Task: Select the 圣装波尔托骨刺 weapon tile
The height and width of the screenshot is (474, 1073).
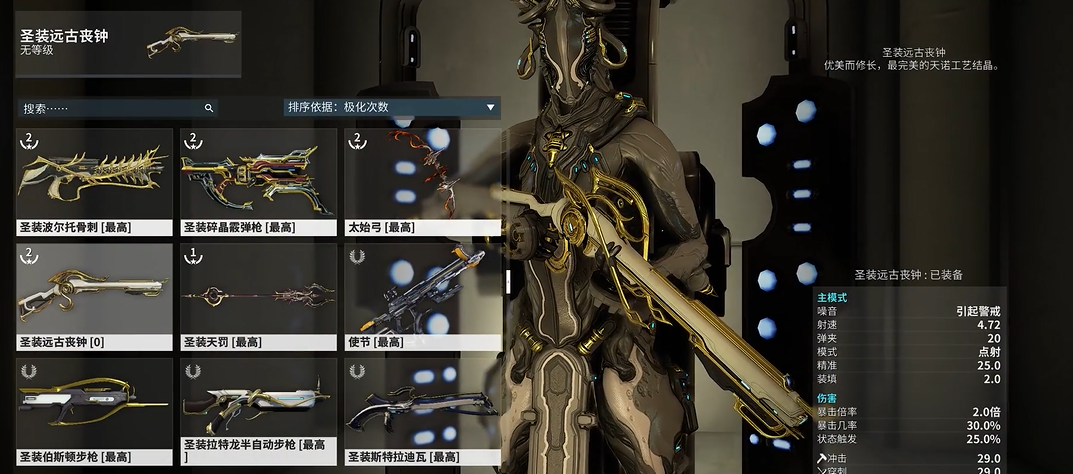Action: click(x=94, y=181)
